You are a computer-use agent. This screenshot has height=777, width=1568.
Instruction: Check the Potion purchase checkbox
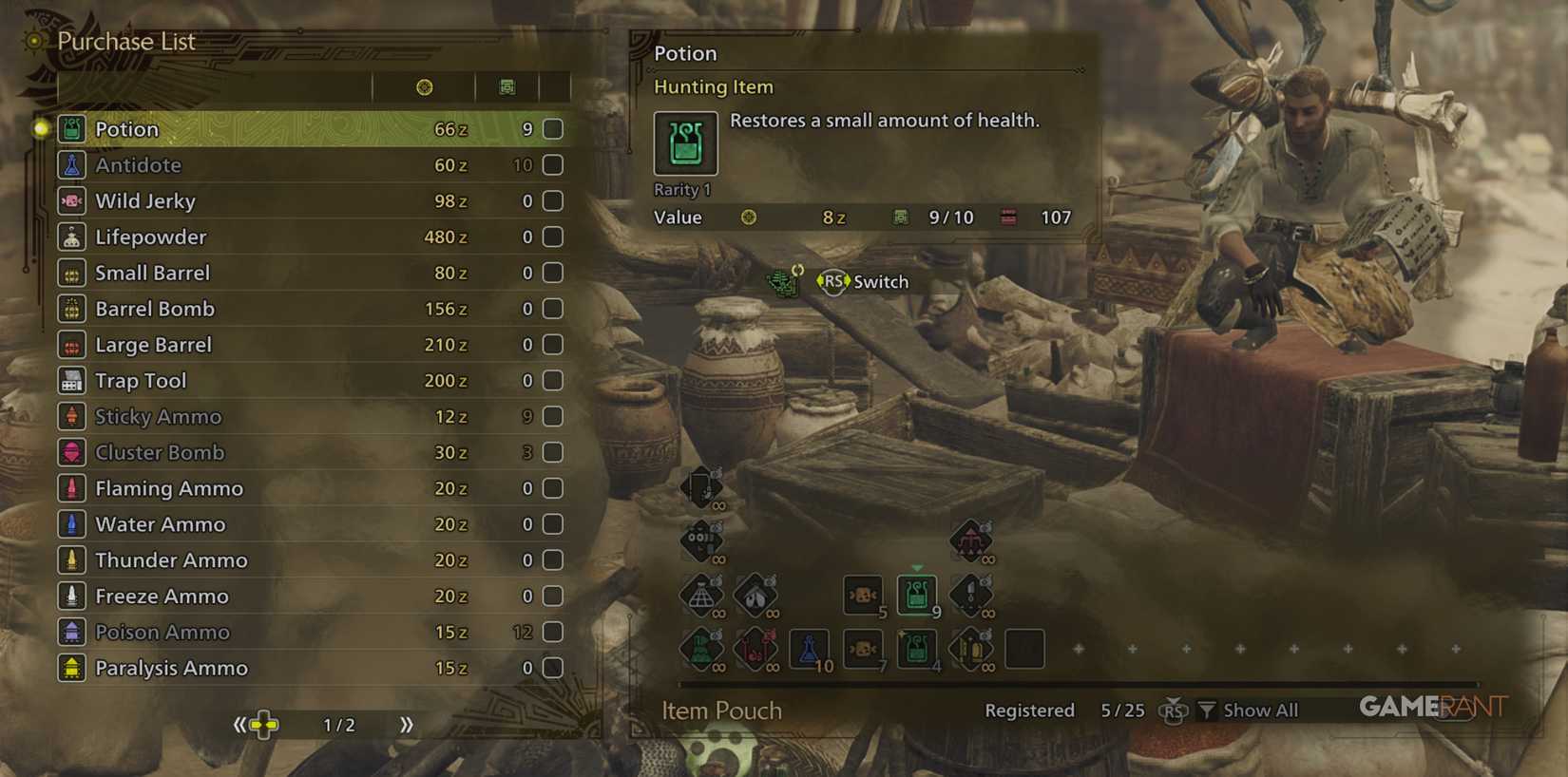pos(551,128)
